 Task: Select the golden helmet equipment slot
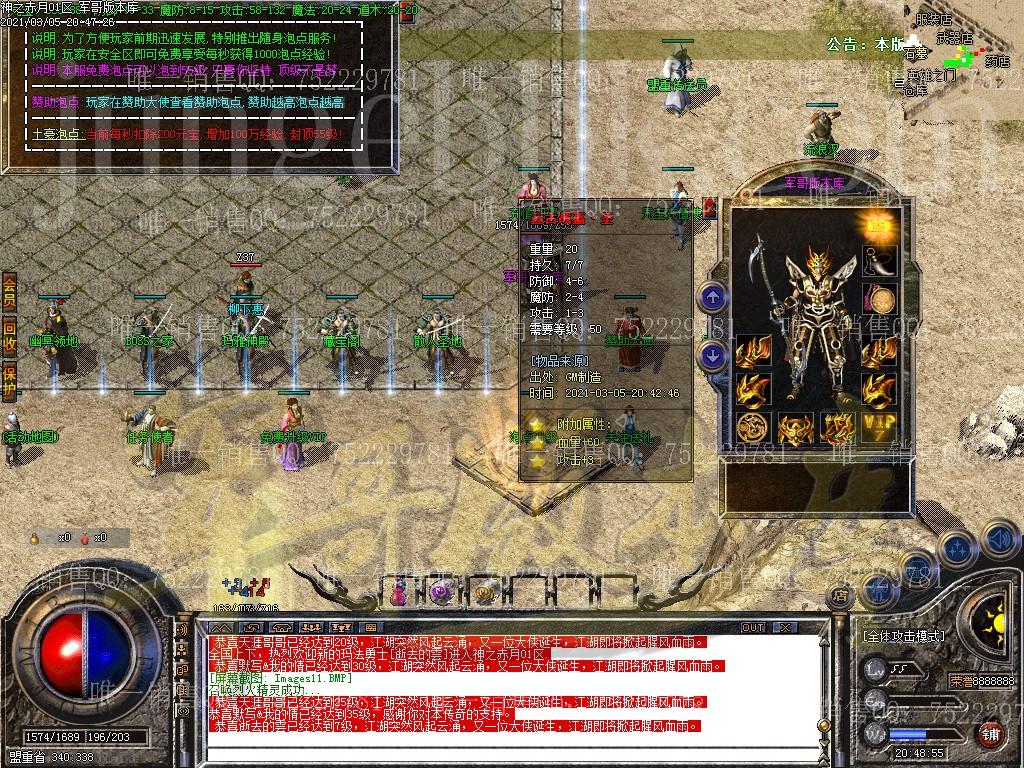click(795, 429)
